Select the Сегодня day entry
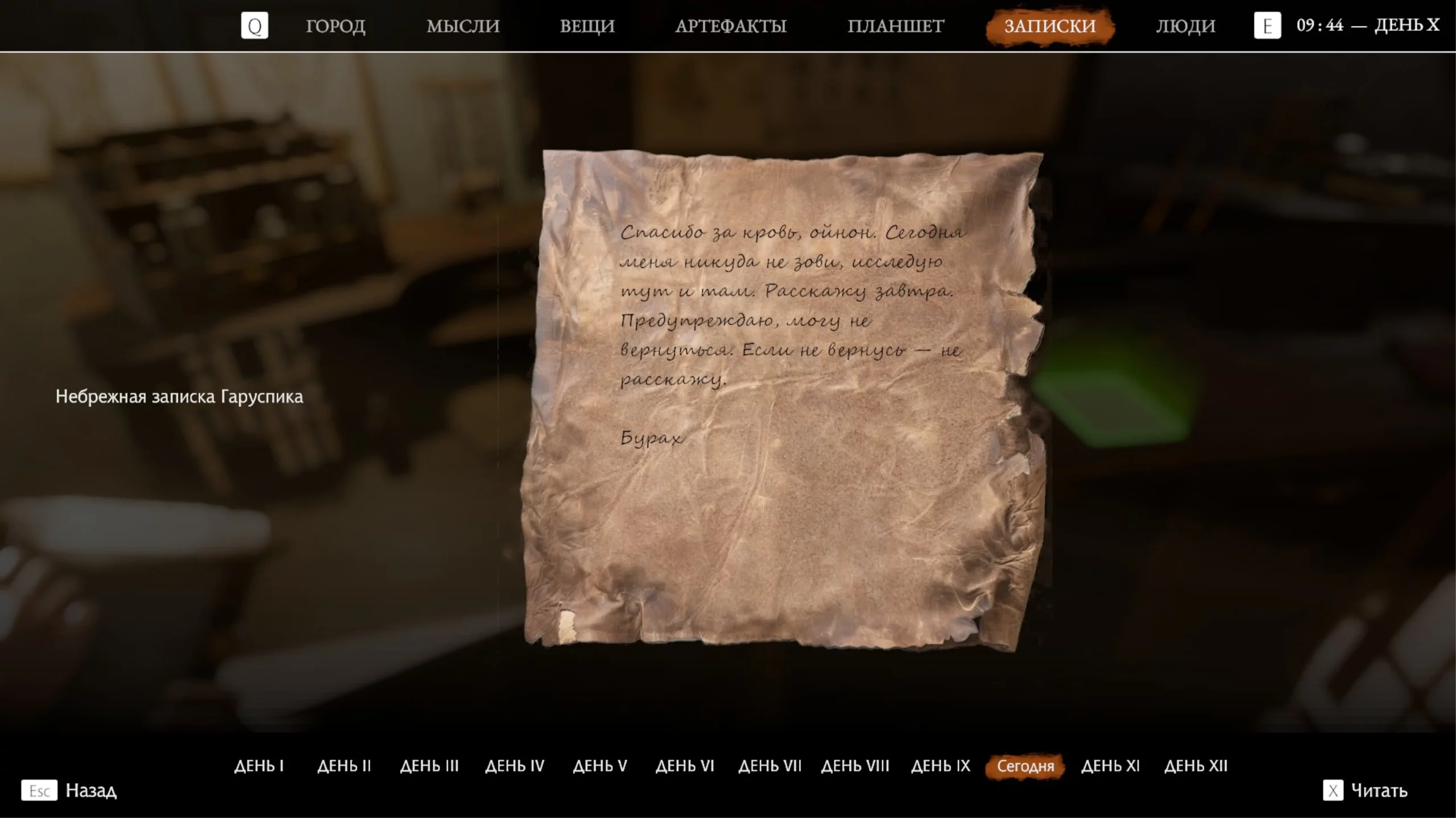1456x818 pixels. tap(1025, 766)
